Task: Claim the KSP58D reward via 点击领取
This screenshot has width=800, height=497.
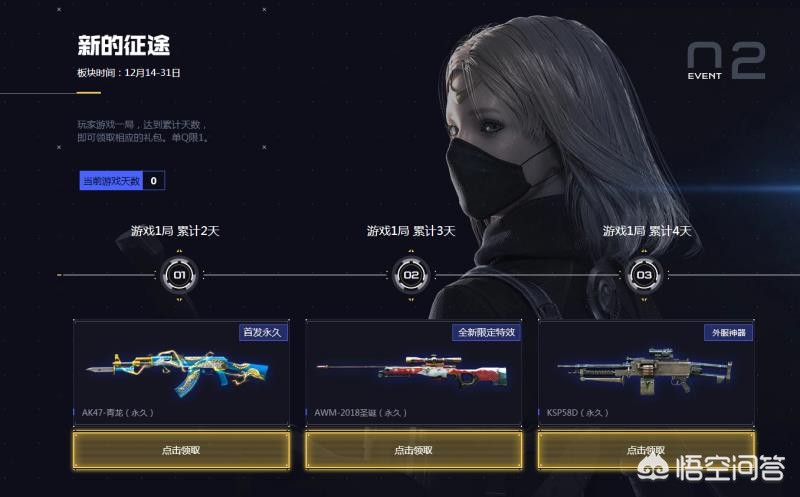Action: pos(645,450)
